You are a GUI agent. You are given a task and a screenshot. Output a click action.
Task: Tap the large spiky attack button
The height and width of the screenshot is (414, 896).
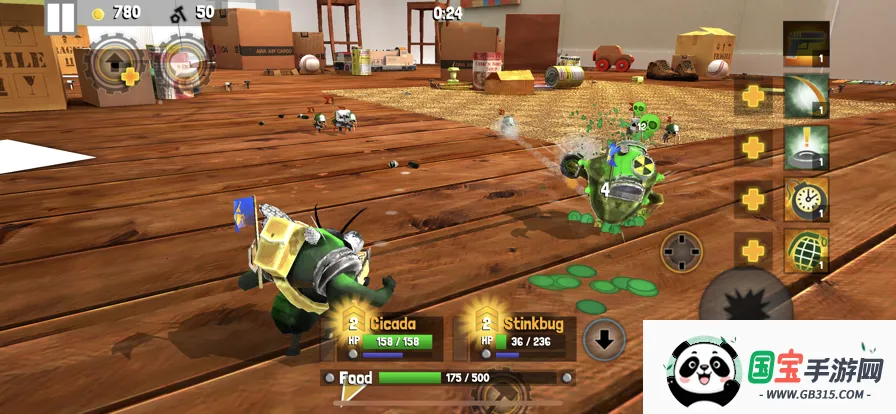[x=745, y=300]
